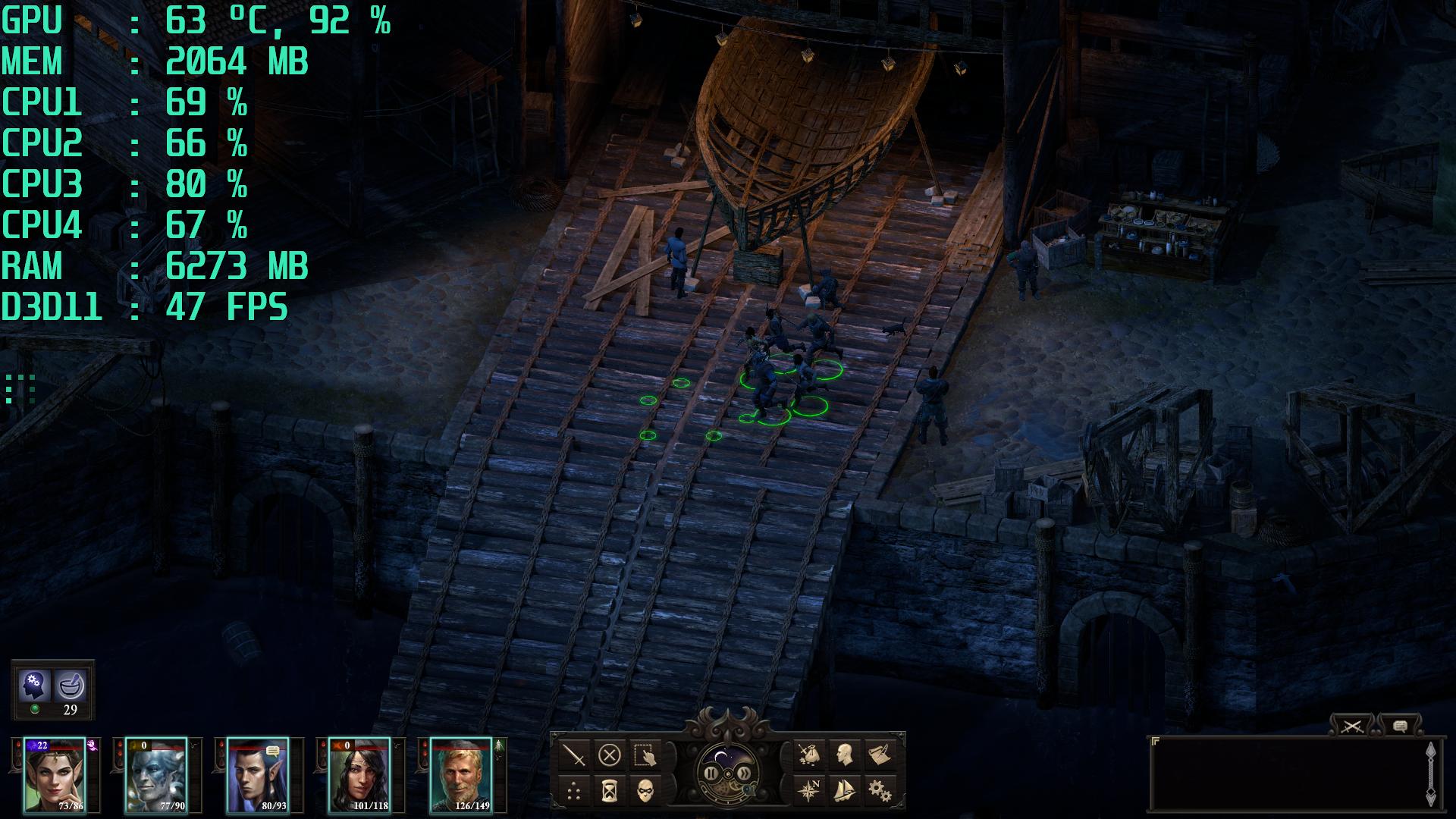The image size is (1456, 819).
Task: Open the character sheet head icon
Action: 844,755
